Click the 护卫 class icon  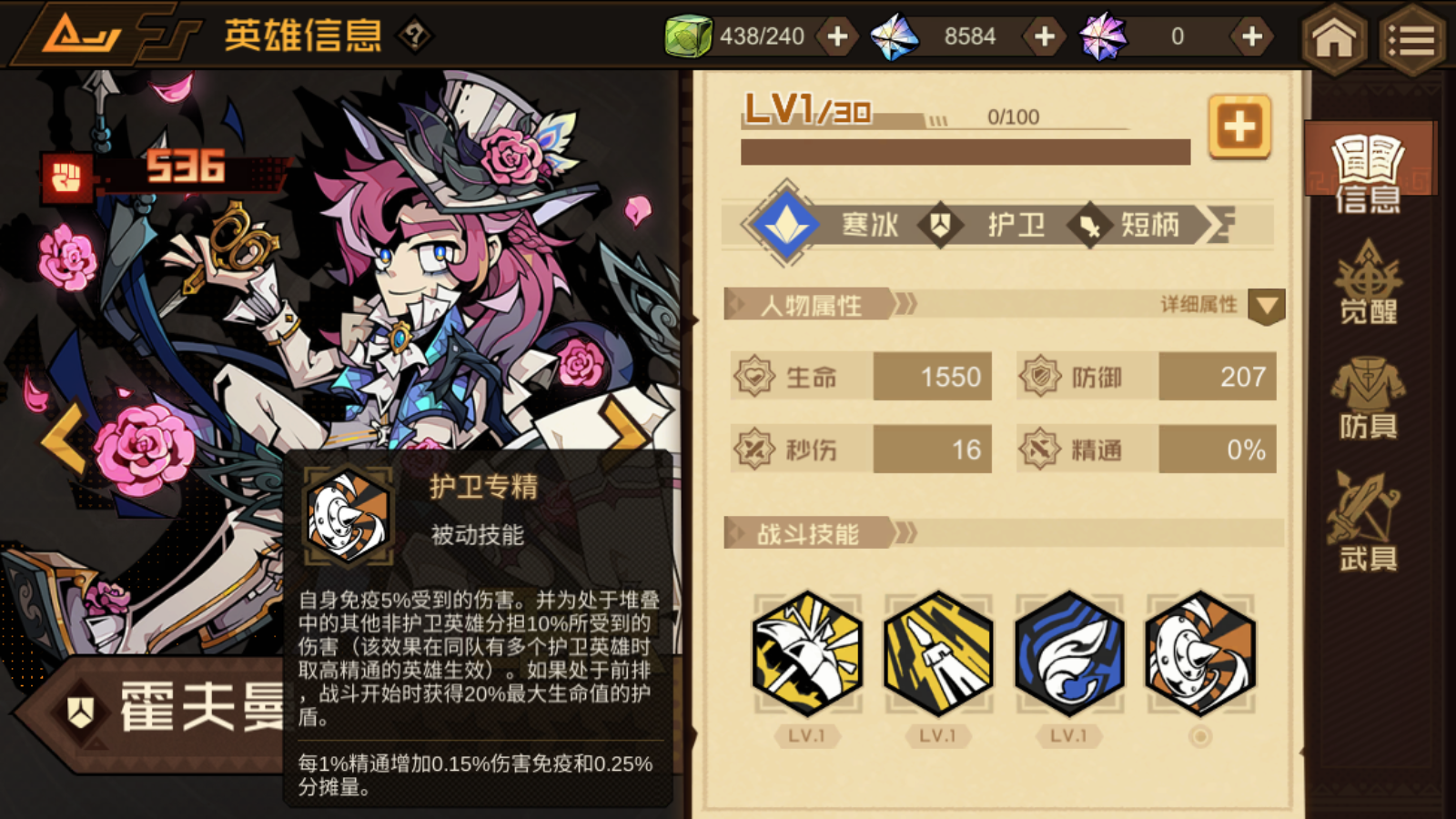(x=941, y=225)
